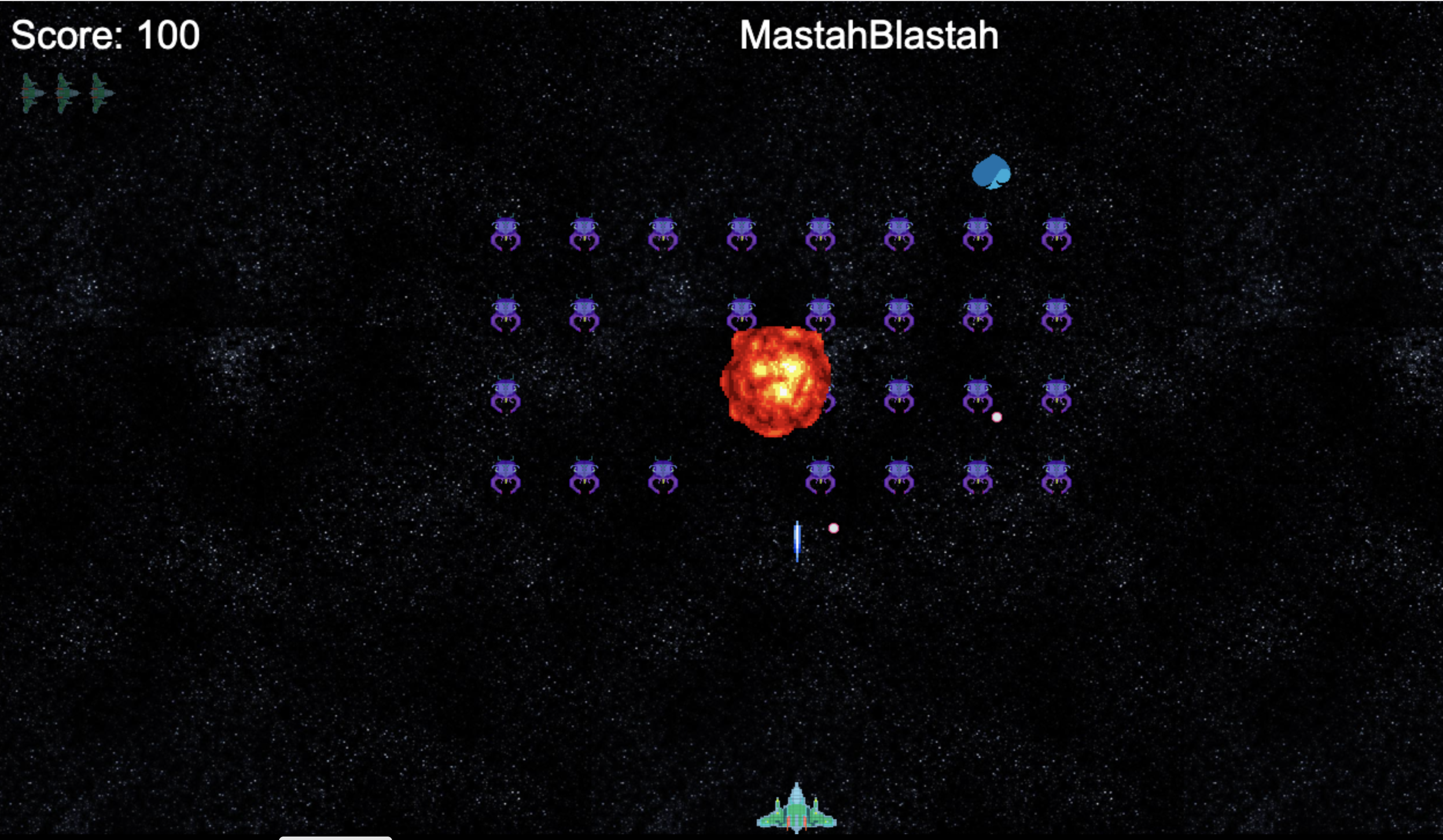Click the white projectile beside the right enemies
The width and height of the screenshot is (1443, 840).
tap(997, 417)
